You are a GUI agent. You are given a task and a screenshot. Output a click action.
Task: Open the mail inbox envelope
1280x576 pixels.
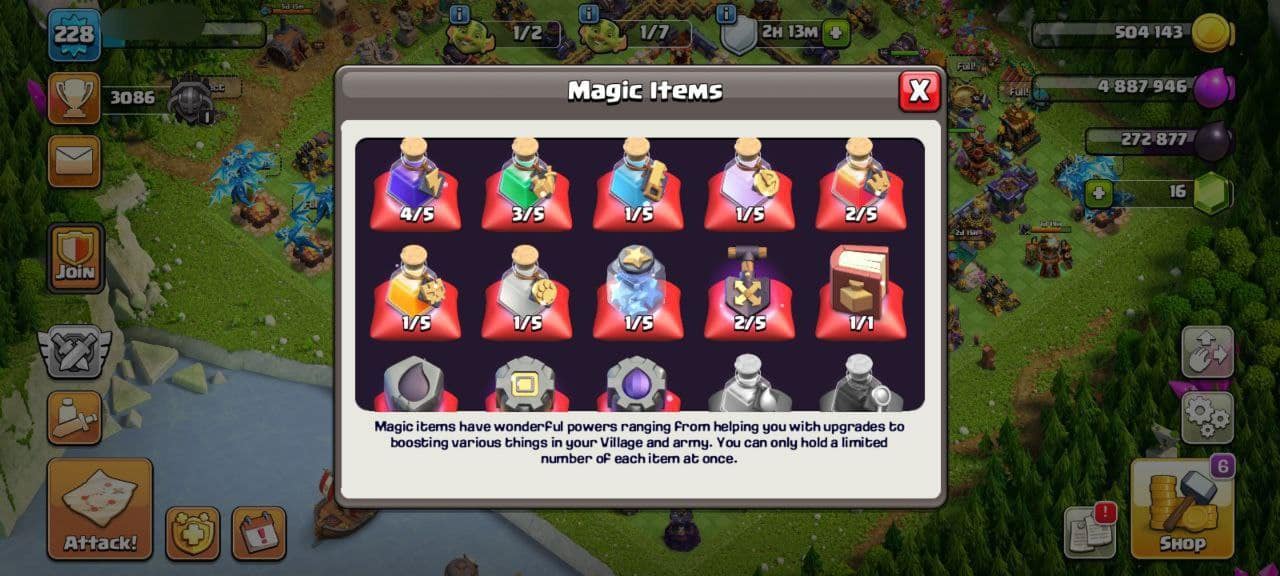click(74, 161)
